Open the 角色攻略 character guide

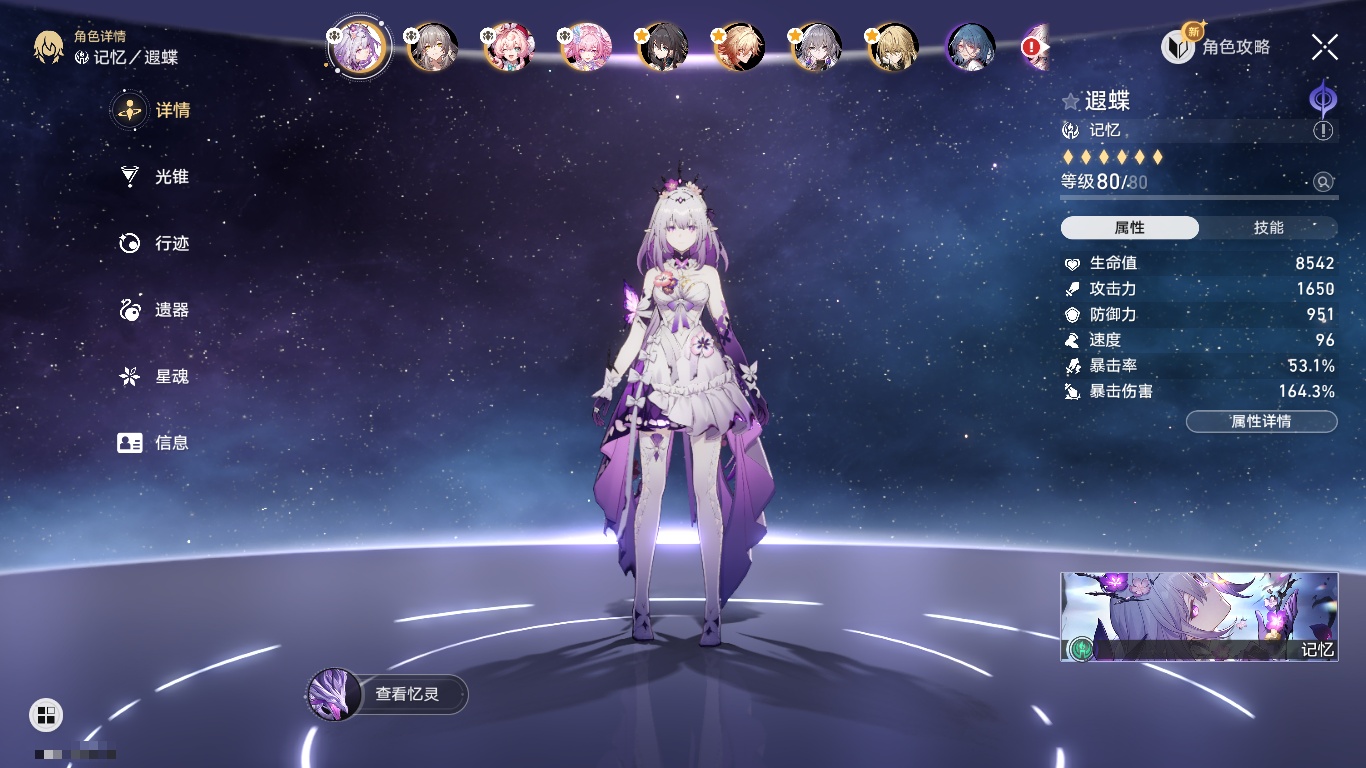point(1216,46)
